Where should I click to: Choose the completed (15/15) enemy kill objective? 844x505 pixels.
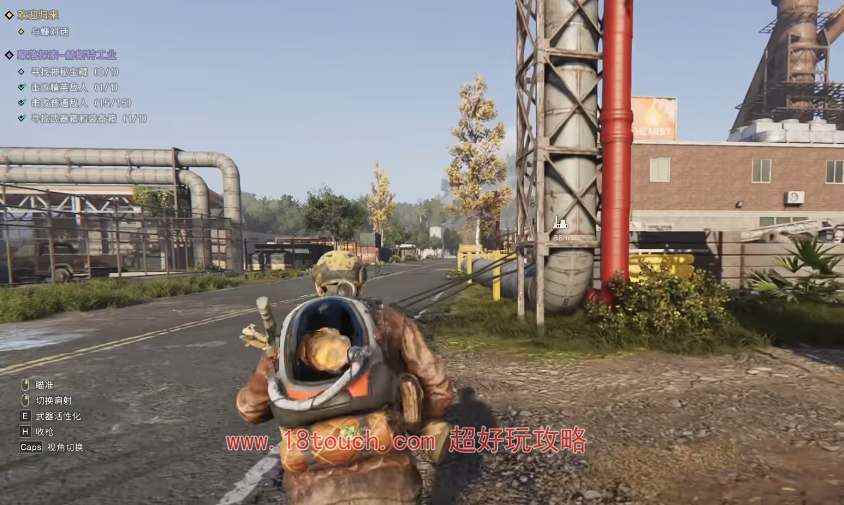[x=81, y=102]
